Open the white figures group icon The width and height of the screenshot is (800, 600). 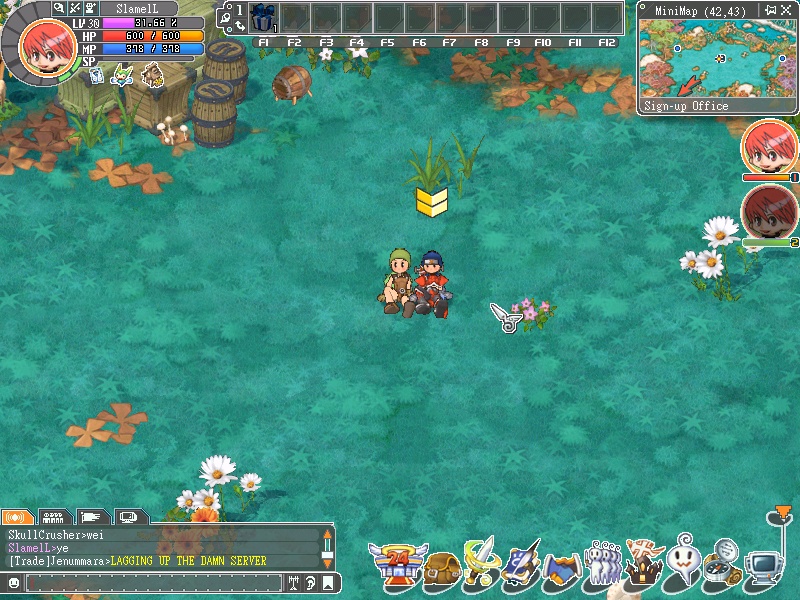602,566
